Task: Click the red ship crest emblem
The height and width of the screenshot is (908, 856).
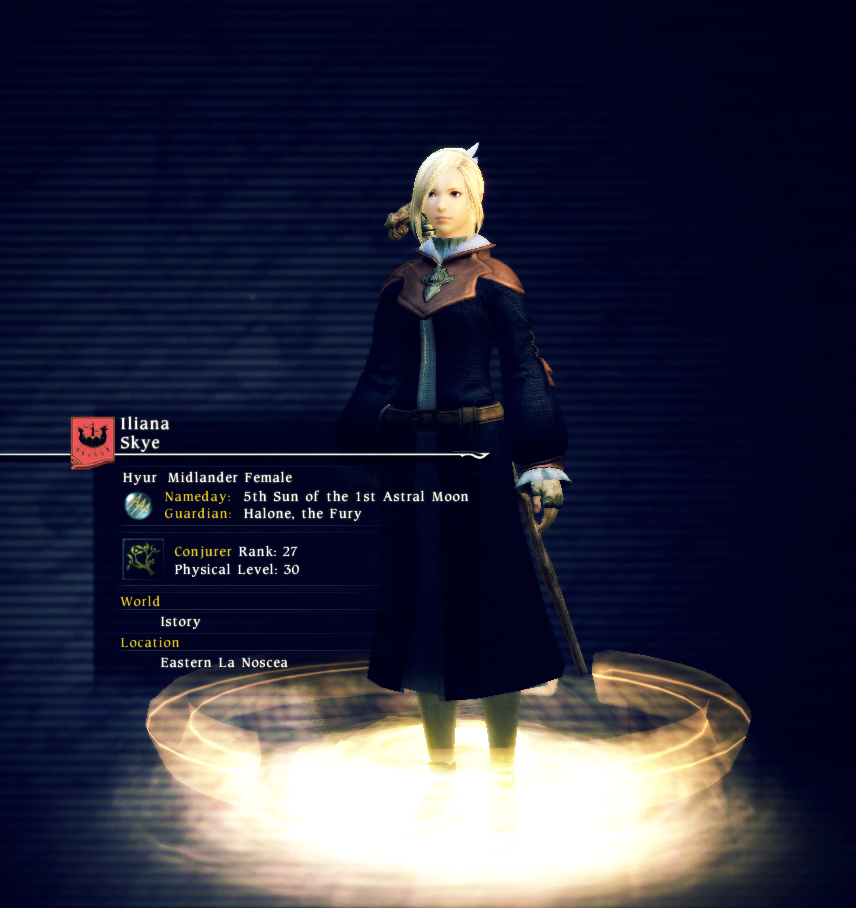Action: 92,440
